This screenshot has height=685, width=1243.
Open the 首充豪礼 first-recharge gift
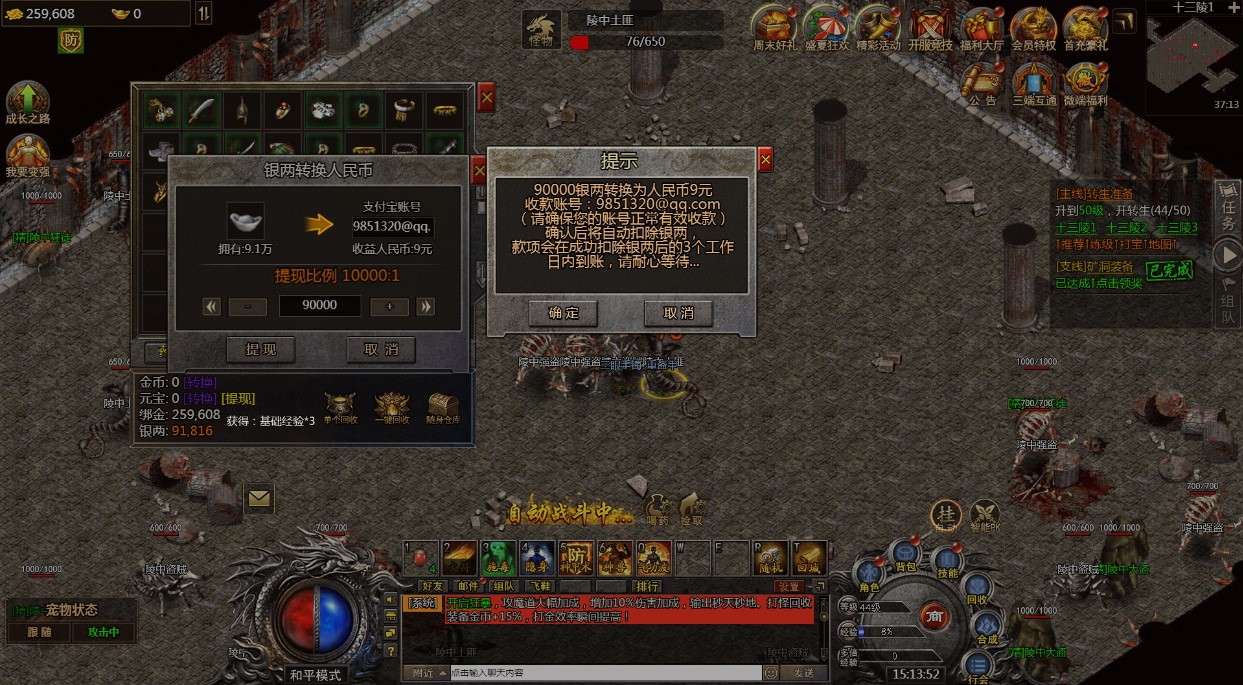click(1086, 29)
